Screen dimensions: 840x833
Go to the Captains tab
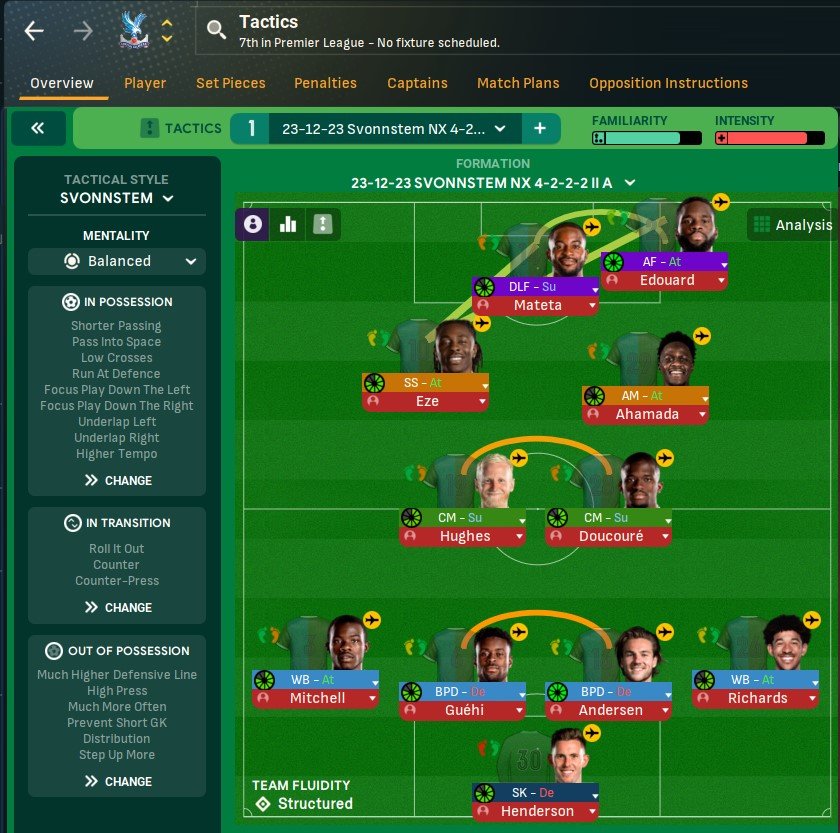pos(417,83)
